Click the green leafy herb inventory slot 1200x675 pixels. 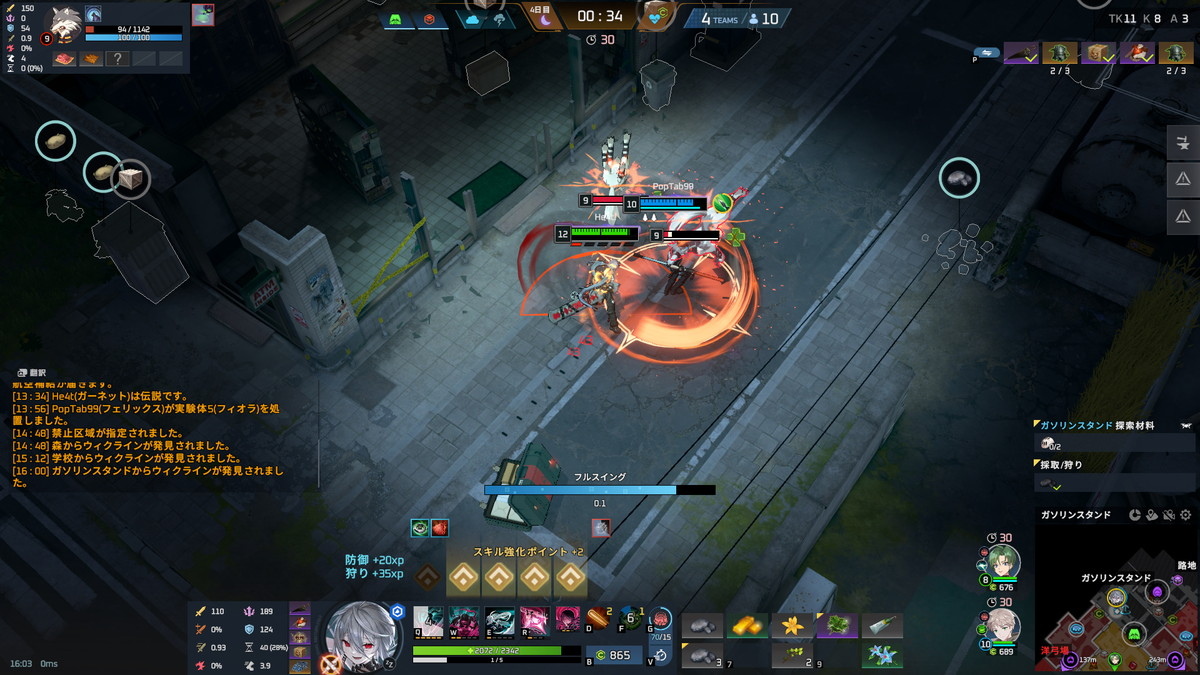click(x=836, y=626)
